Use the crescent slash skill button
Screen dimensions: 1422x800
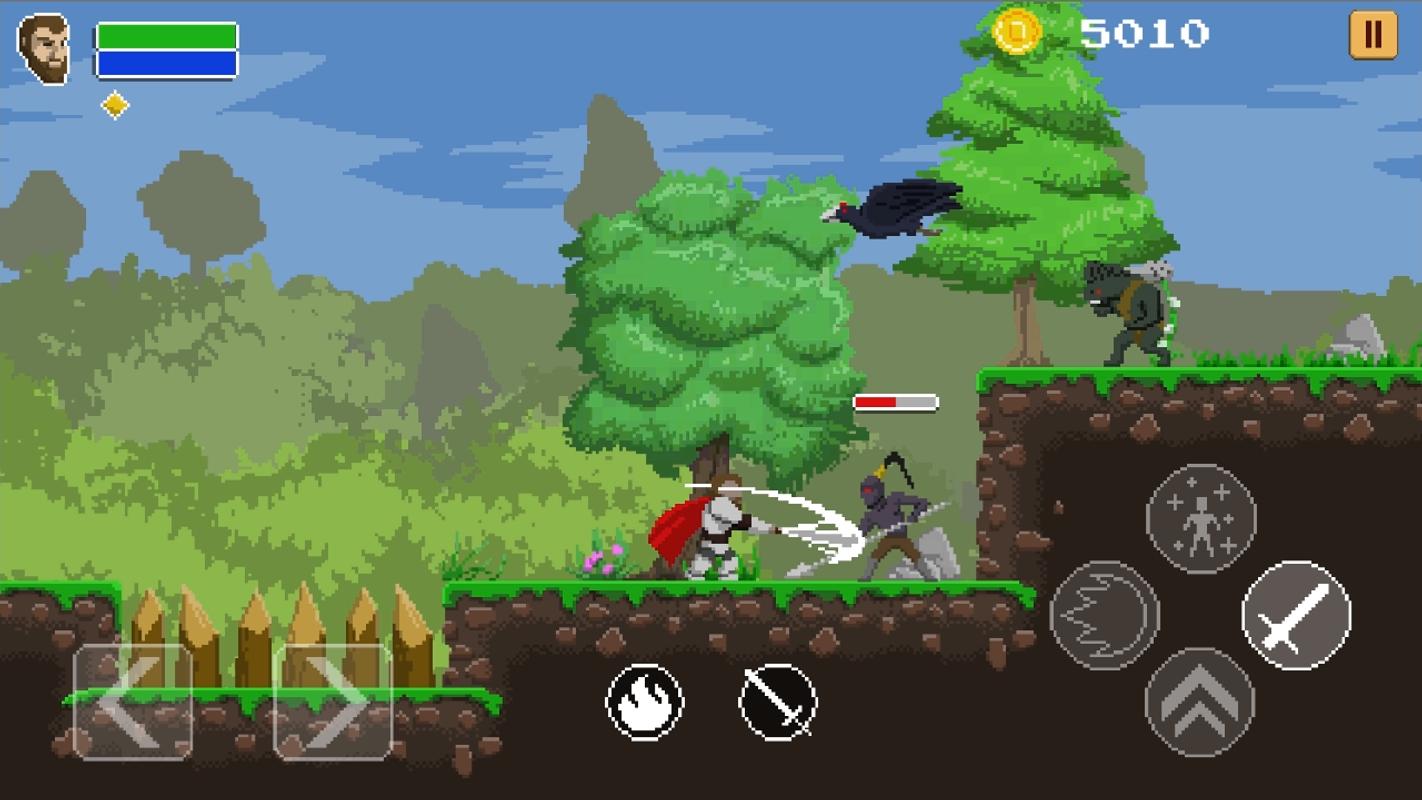point(1104,615)
